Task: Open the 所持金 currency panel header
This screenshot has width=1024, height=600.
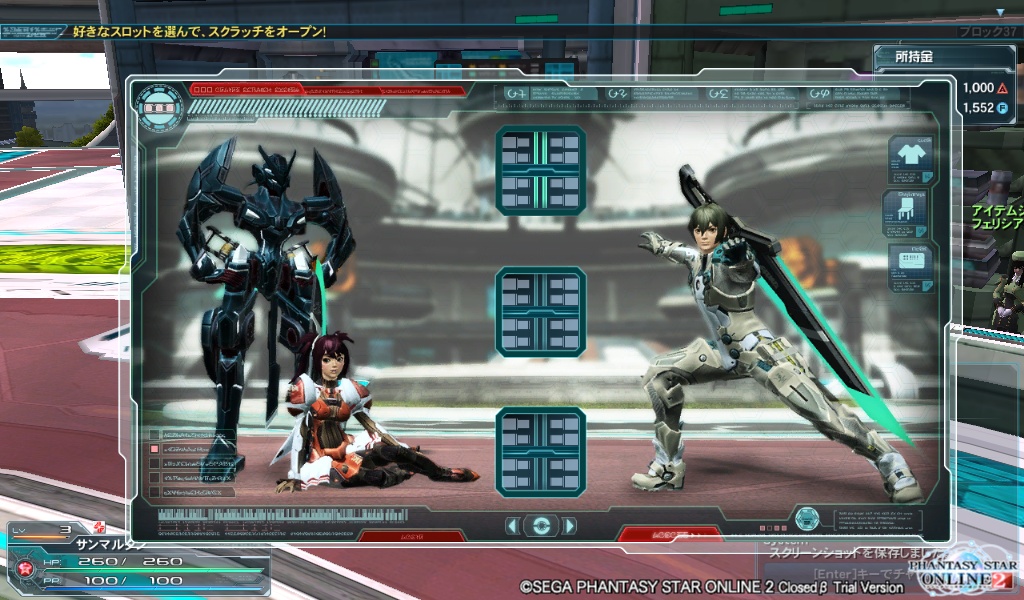Action: pos(916,59)
